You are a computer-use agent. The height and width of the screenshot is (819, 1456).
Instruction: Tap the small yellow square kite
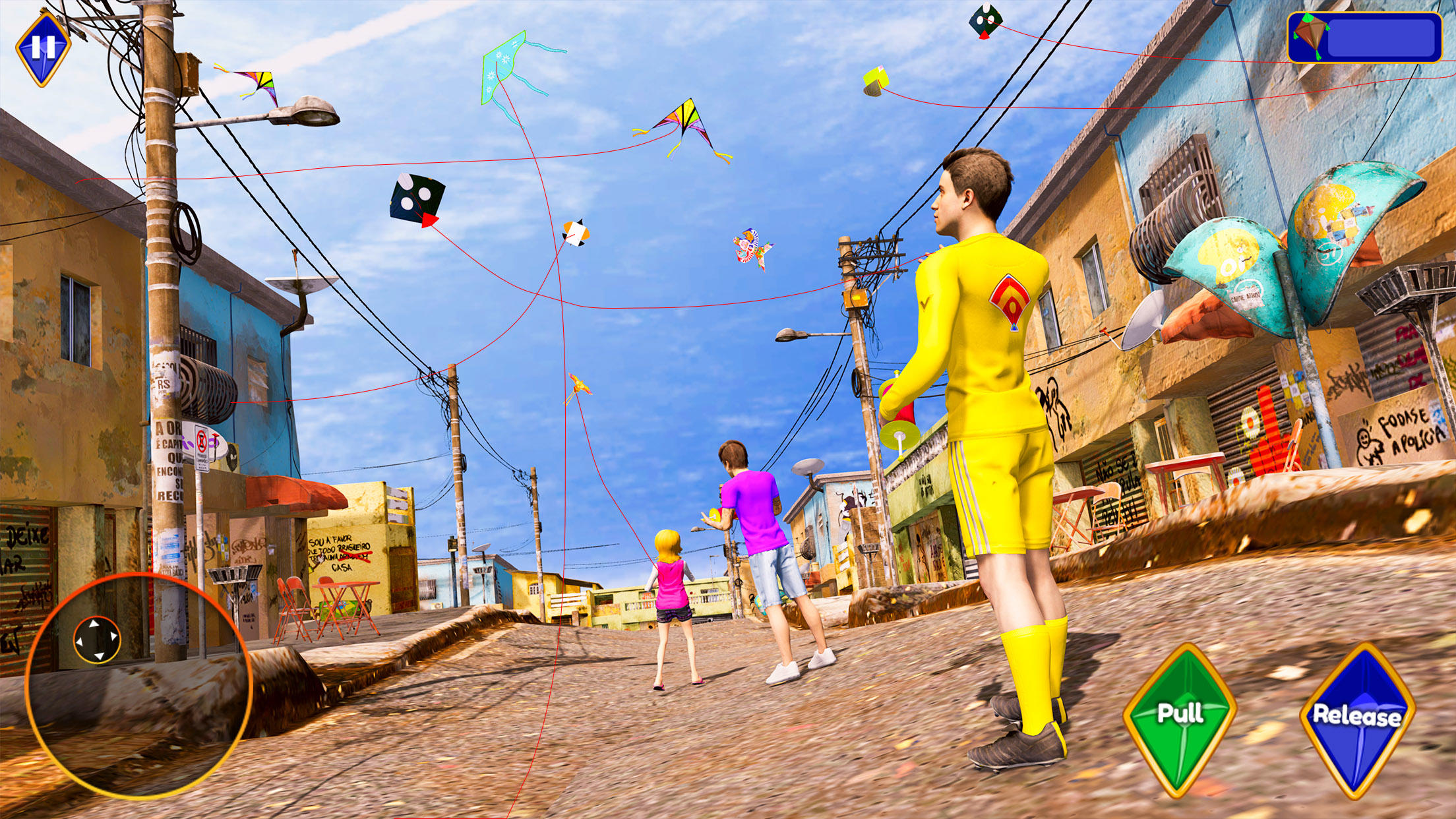click(877, 79)
